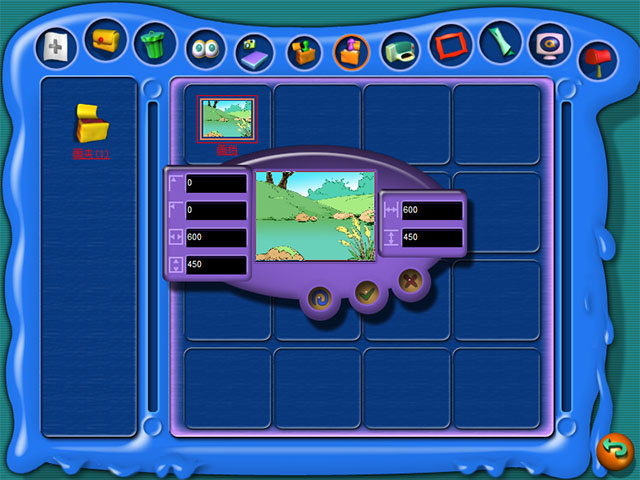Edit the output height field showing 450

431,238
